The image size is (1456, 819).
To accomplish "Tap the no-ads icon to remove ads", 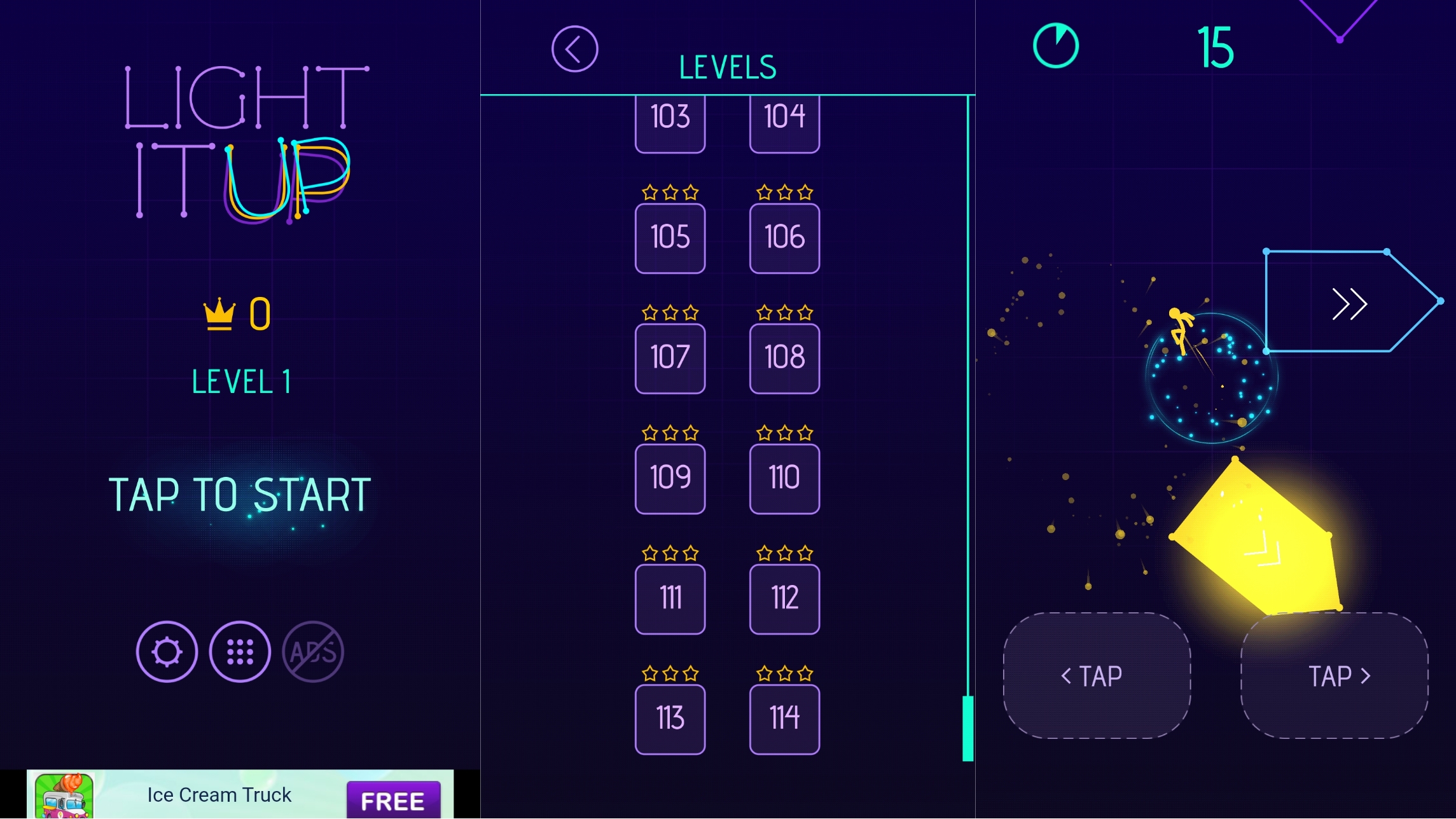I will (x=313, y=652).
